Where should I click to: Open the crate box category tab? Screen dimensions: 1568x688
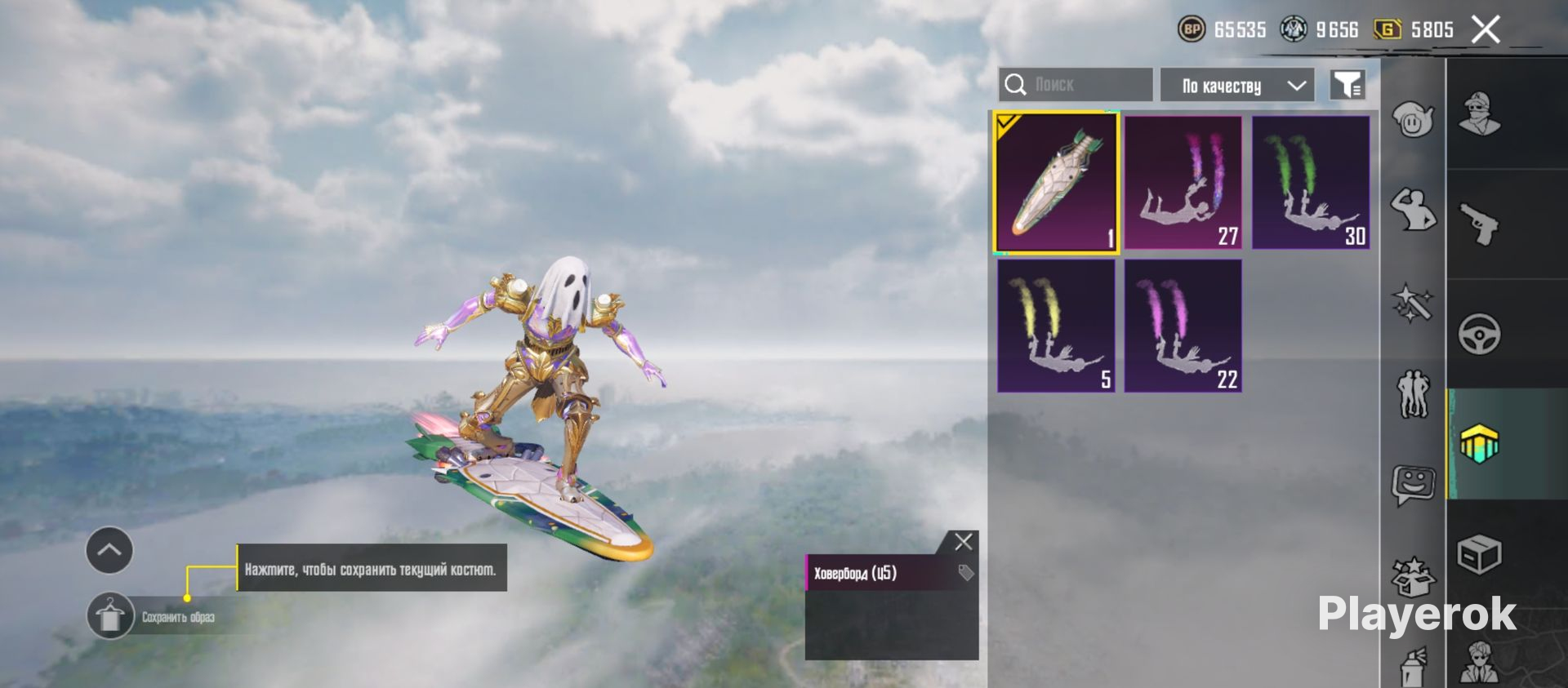tap(1479, 556)
